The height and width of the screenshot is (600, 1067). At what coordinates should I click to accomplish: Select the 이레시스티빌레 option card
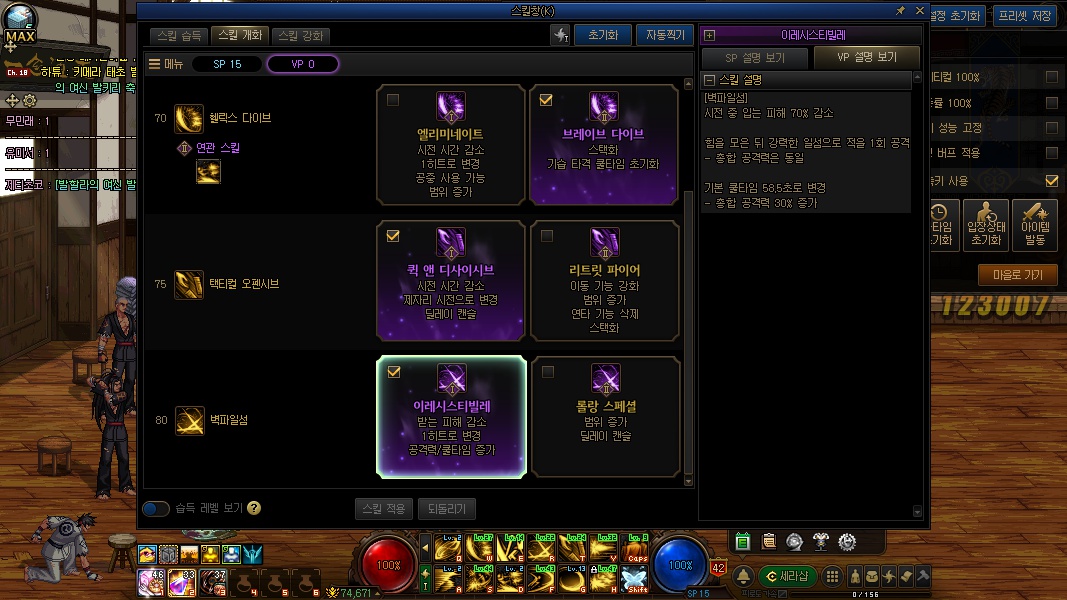click(x=451, y=417)
